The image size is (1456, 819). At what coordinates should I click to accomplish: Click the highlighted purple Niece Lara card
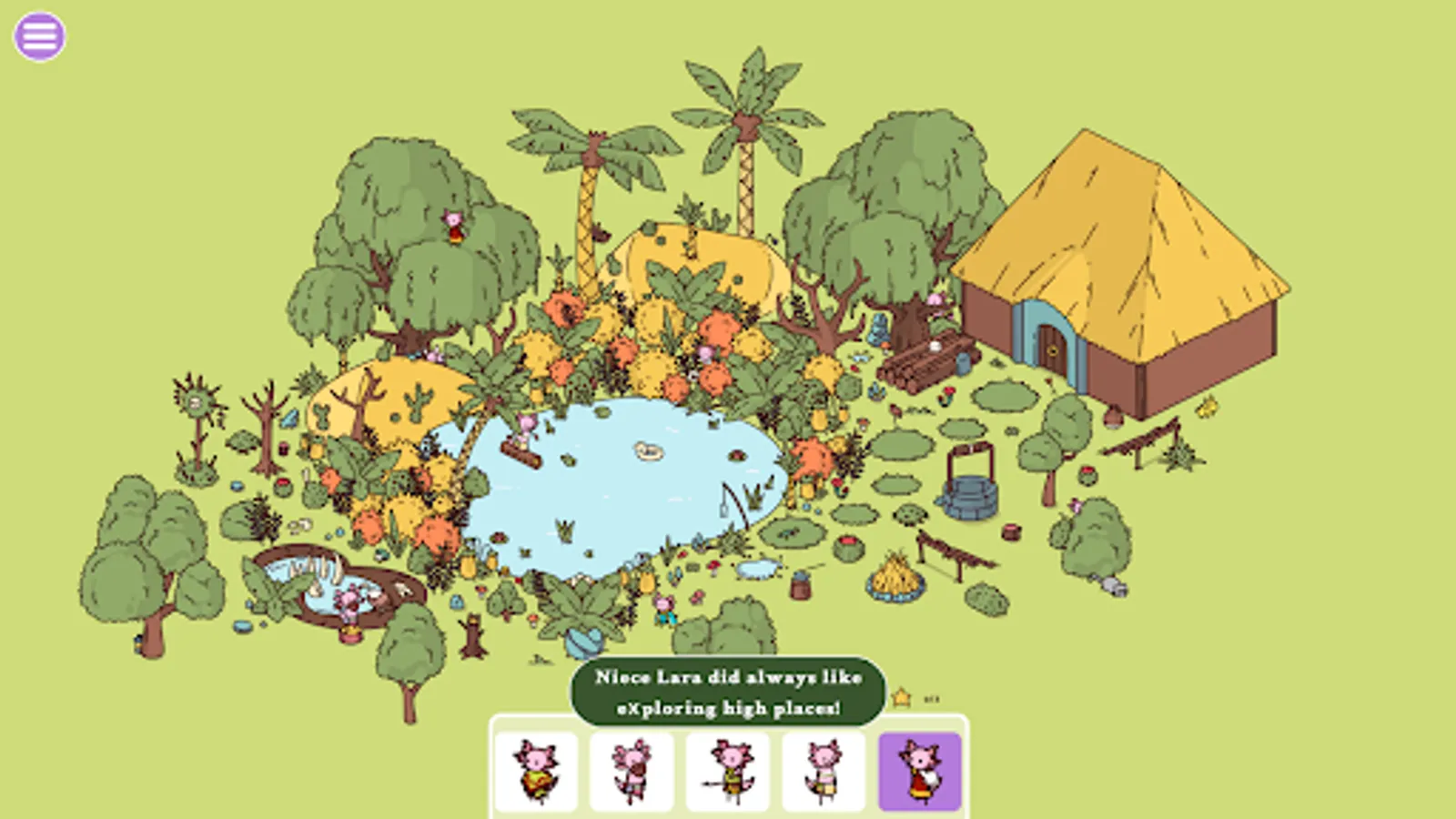(919, 769)
